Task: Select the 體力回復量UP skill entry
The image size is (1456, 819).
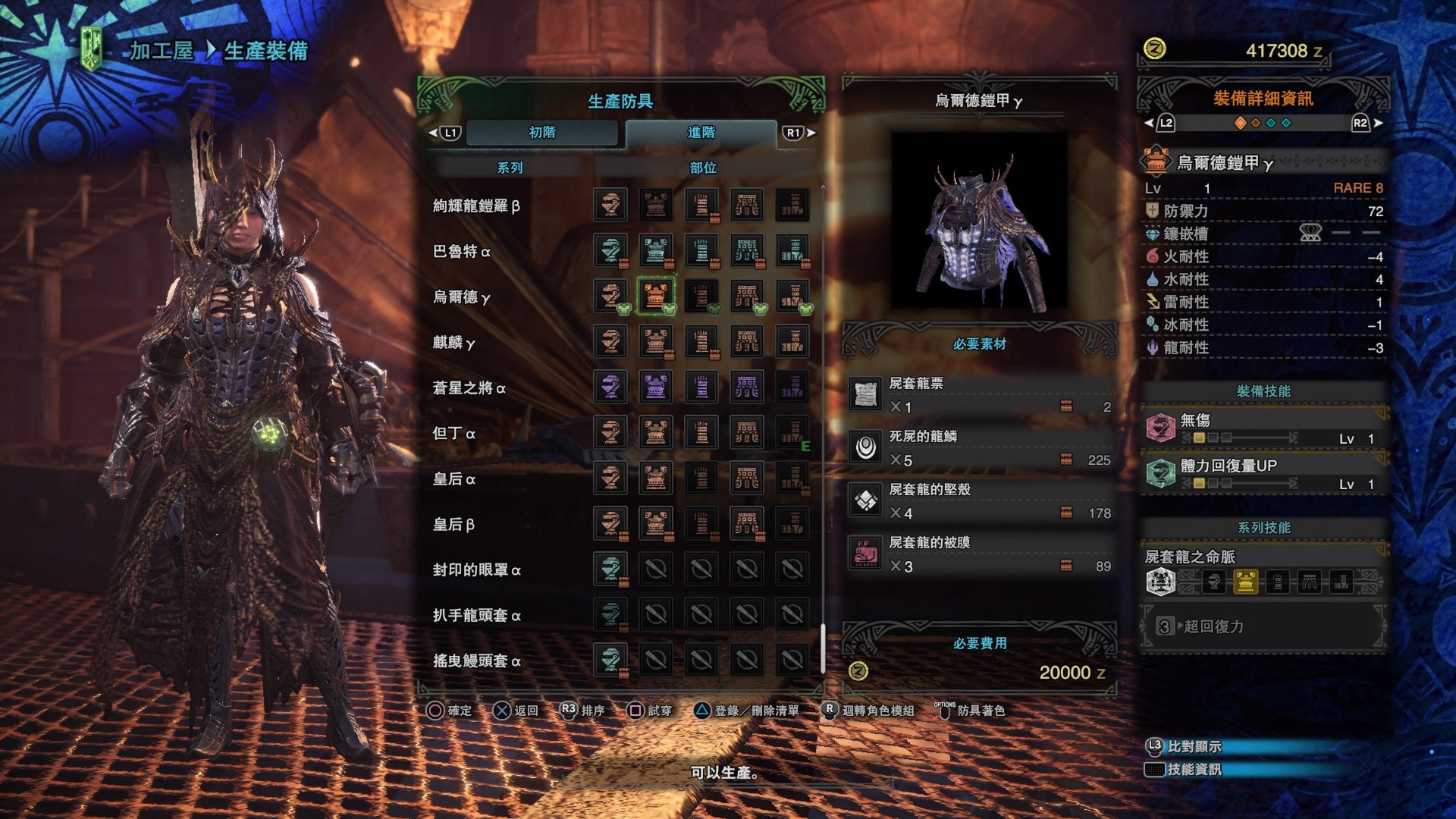Action: pyautogui.click(x=1263, y=474)
